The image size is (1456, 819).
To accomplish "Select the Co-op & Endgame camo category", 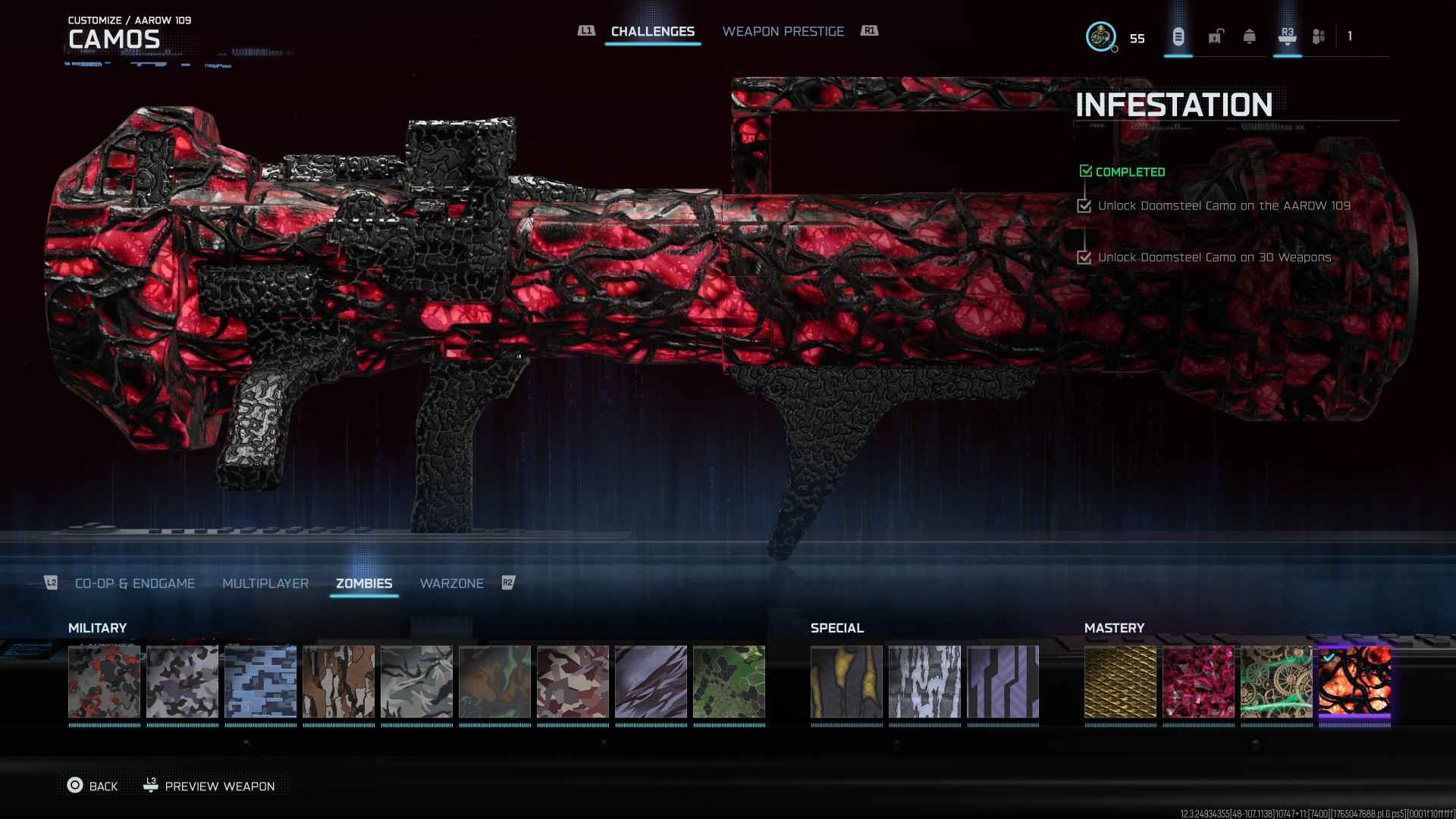I will (135, 583).
